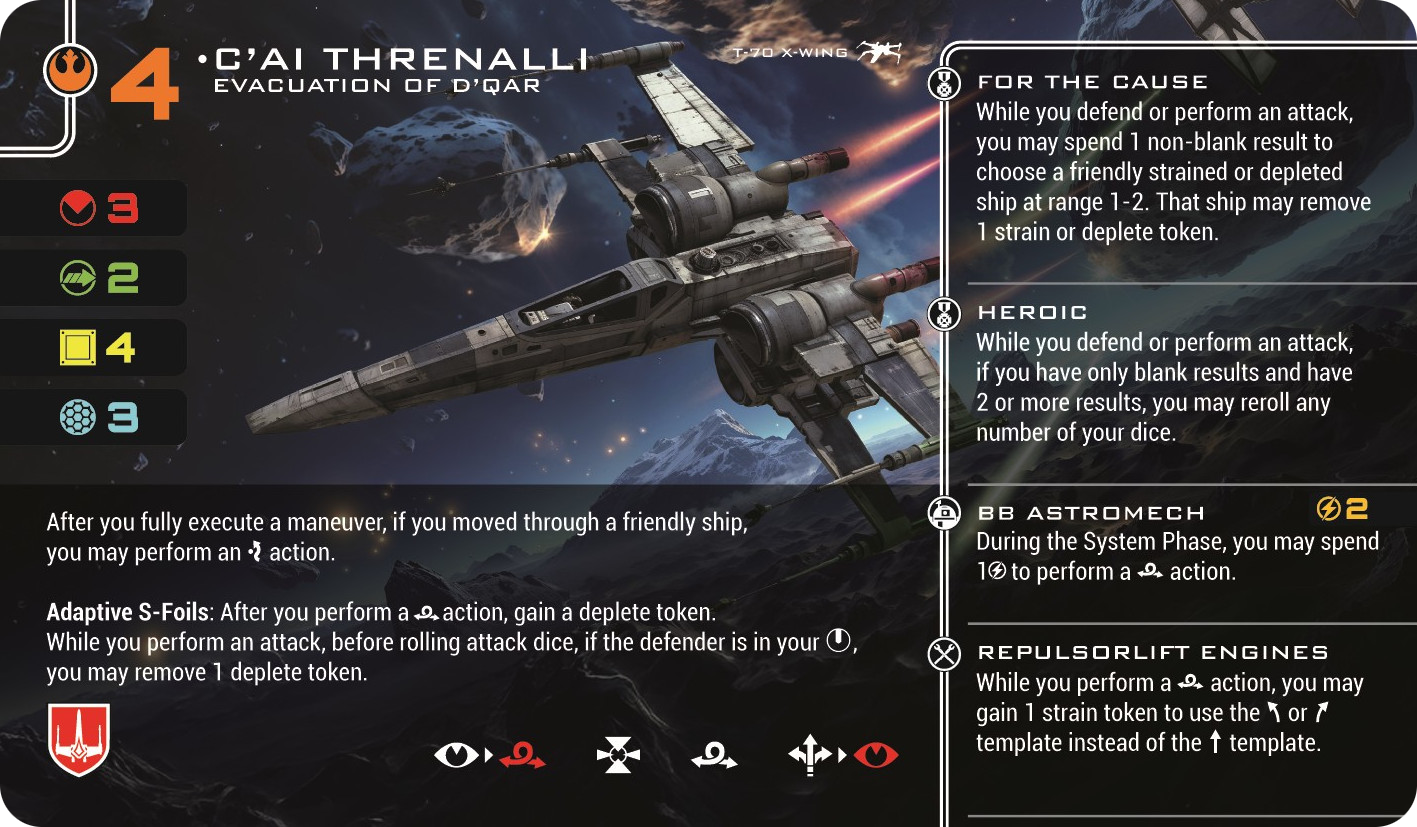Choose the BB Astromech upgrade
This screenshot has width=1417, height=827.
(x=1091, y=513)
